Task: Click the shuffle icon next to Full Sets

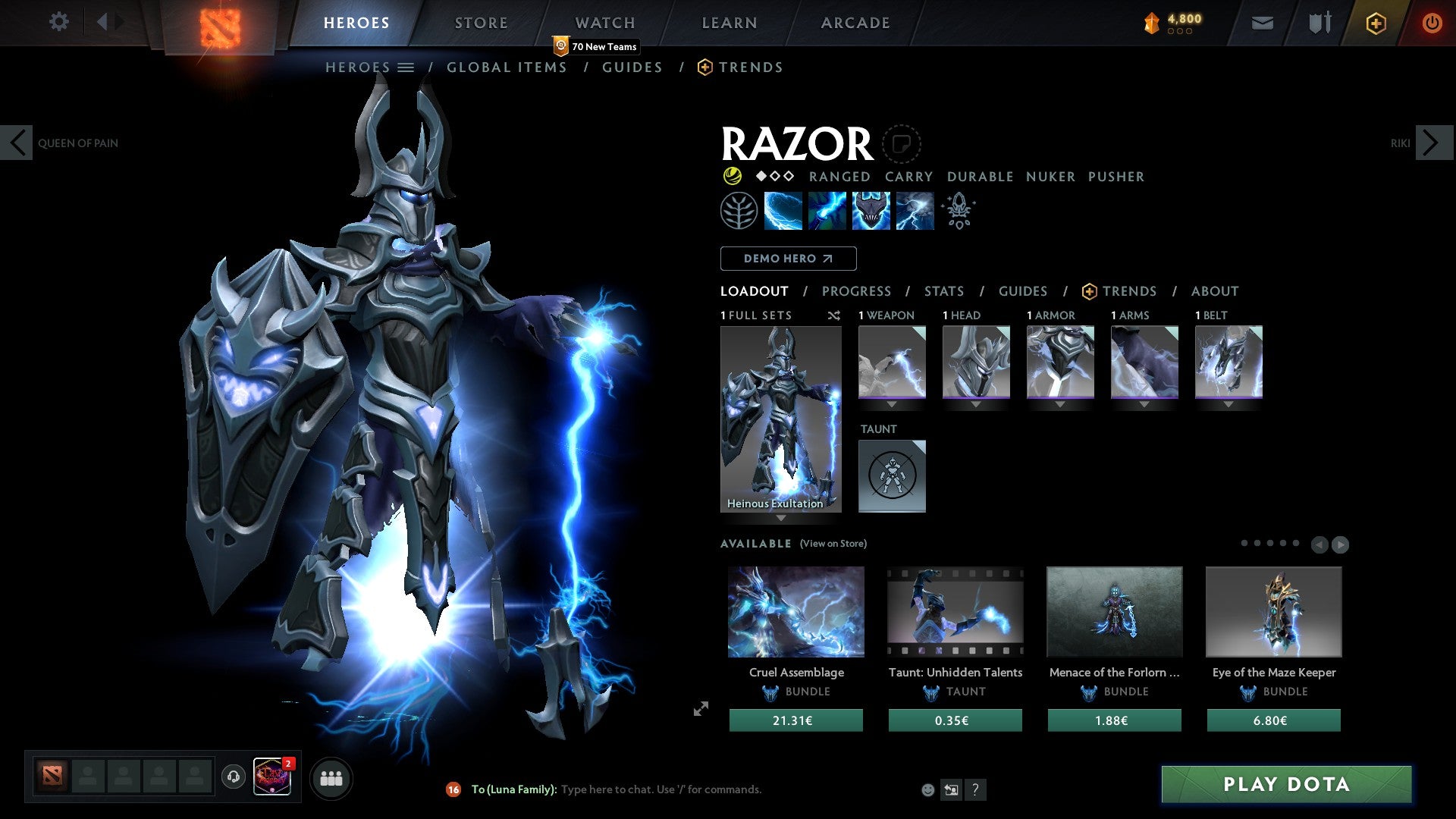Action: [833, 315]
